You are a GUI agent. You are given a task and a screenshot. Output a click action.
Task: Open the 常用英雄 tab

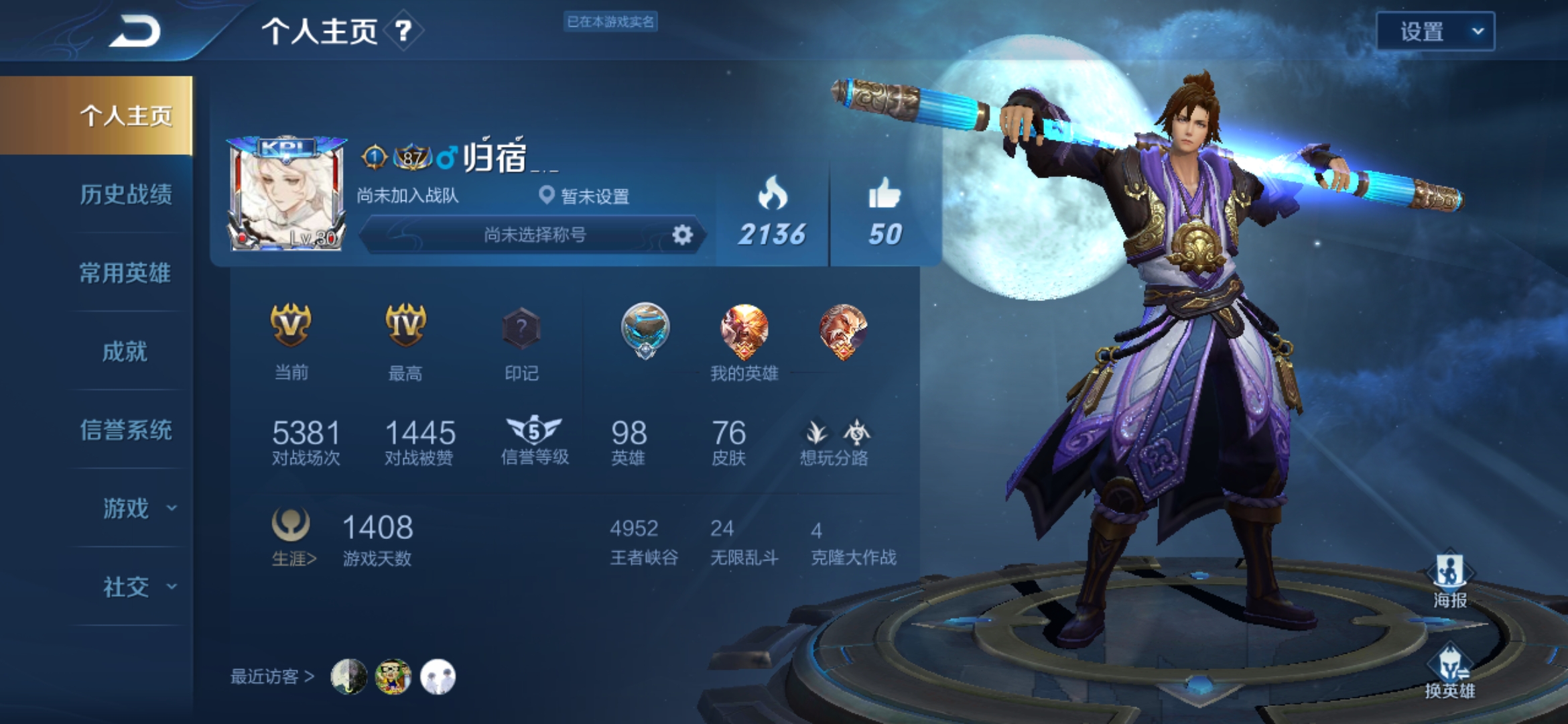[125, 273]
